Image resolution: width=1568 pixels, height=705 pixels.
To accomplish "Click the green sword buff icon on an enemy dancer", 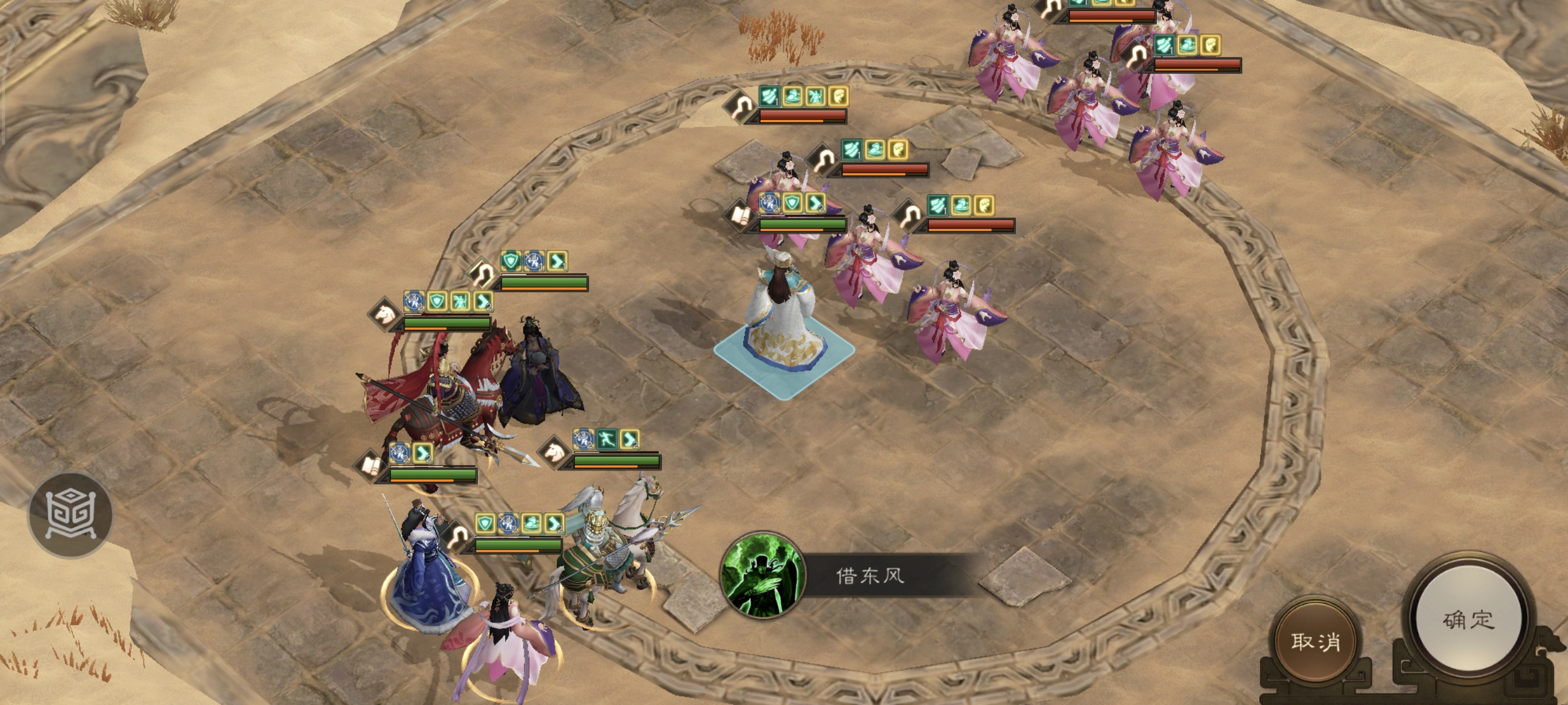I will tap(769, 96).
